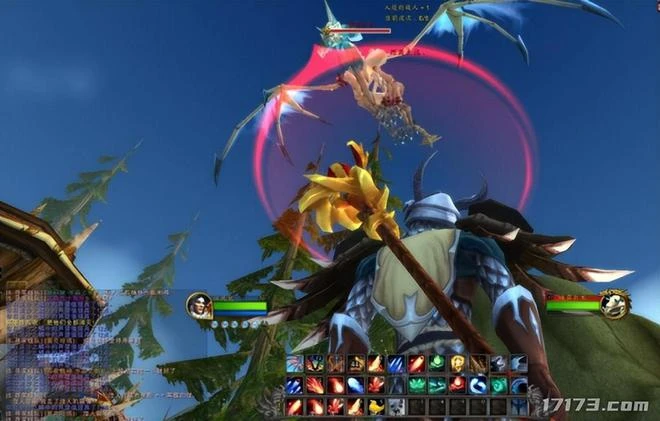Activate the green leaves ability
Image resolution: width=660 pixels, height=421 pixels.
pos(417,385)
